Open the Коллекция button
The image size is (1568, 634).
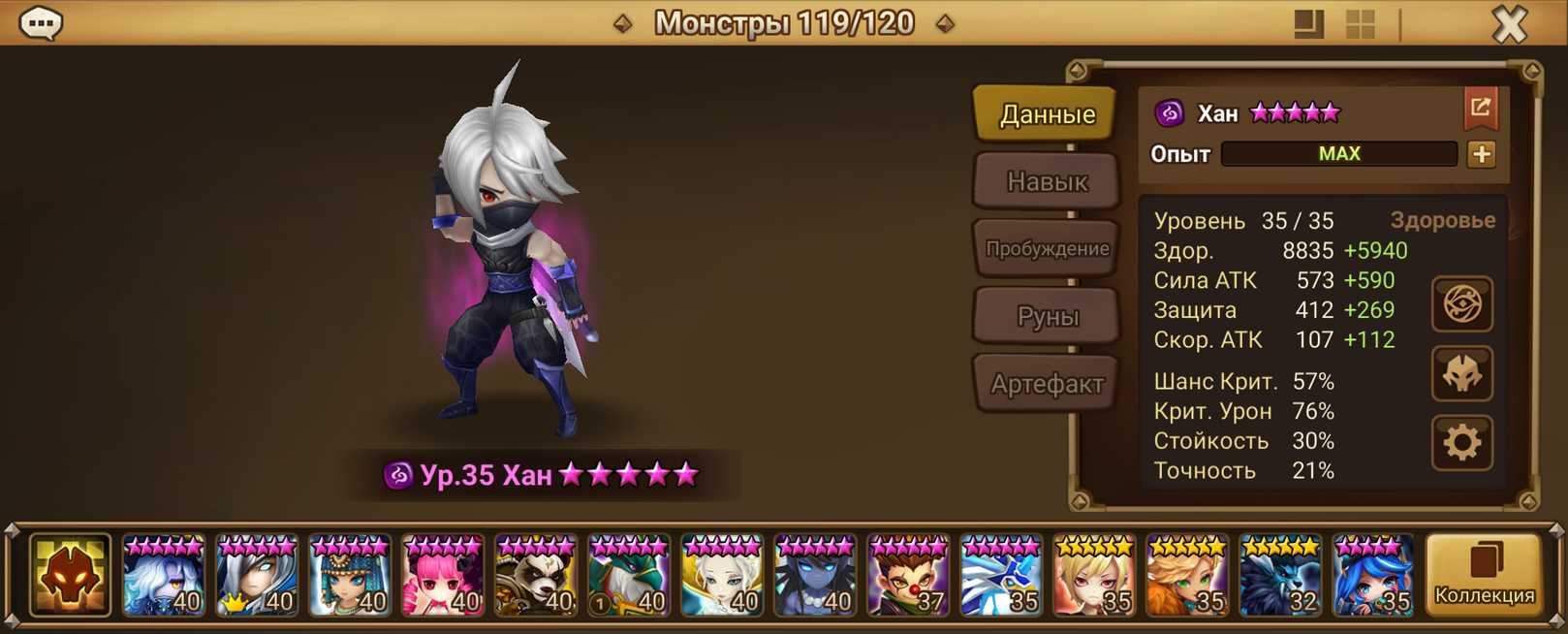pyautogui.click(x=1484, y=576)
